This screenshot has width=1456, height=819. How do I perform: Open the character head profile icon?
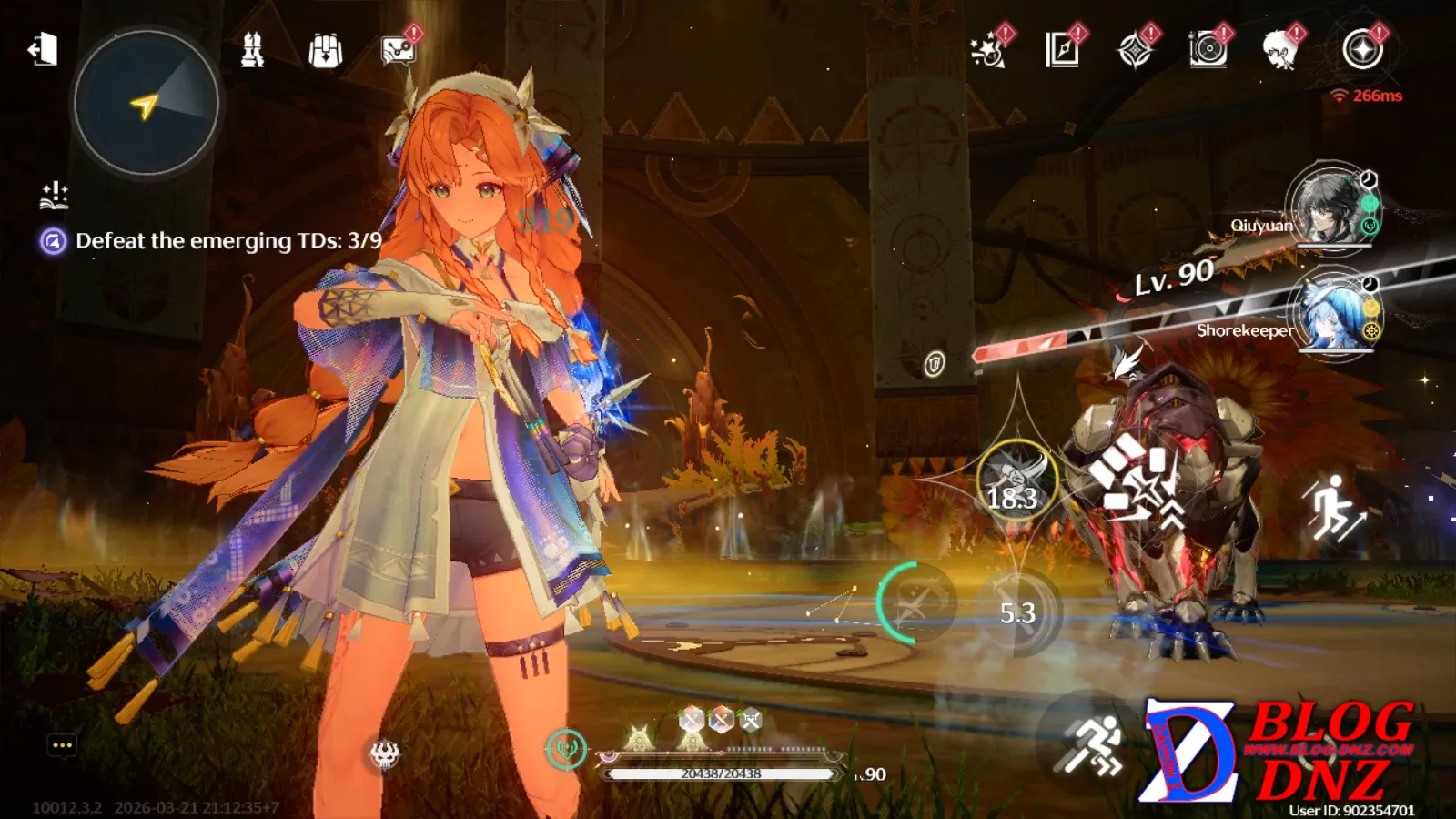pyautogui.click(x=1280, y=50)
